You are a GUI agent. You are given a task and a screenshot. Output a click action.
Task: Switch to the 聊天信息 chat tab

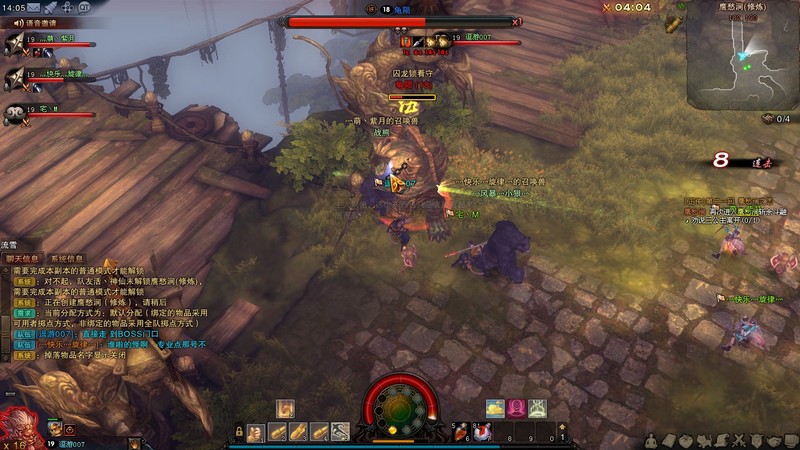[24, 258]
